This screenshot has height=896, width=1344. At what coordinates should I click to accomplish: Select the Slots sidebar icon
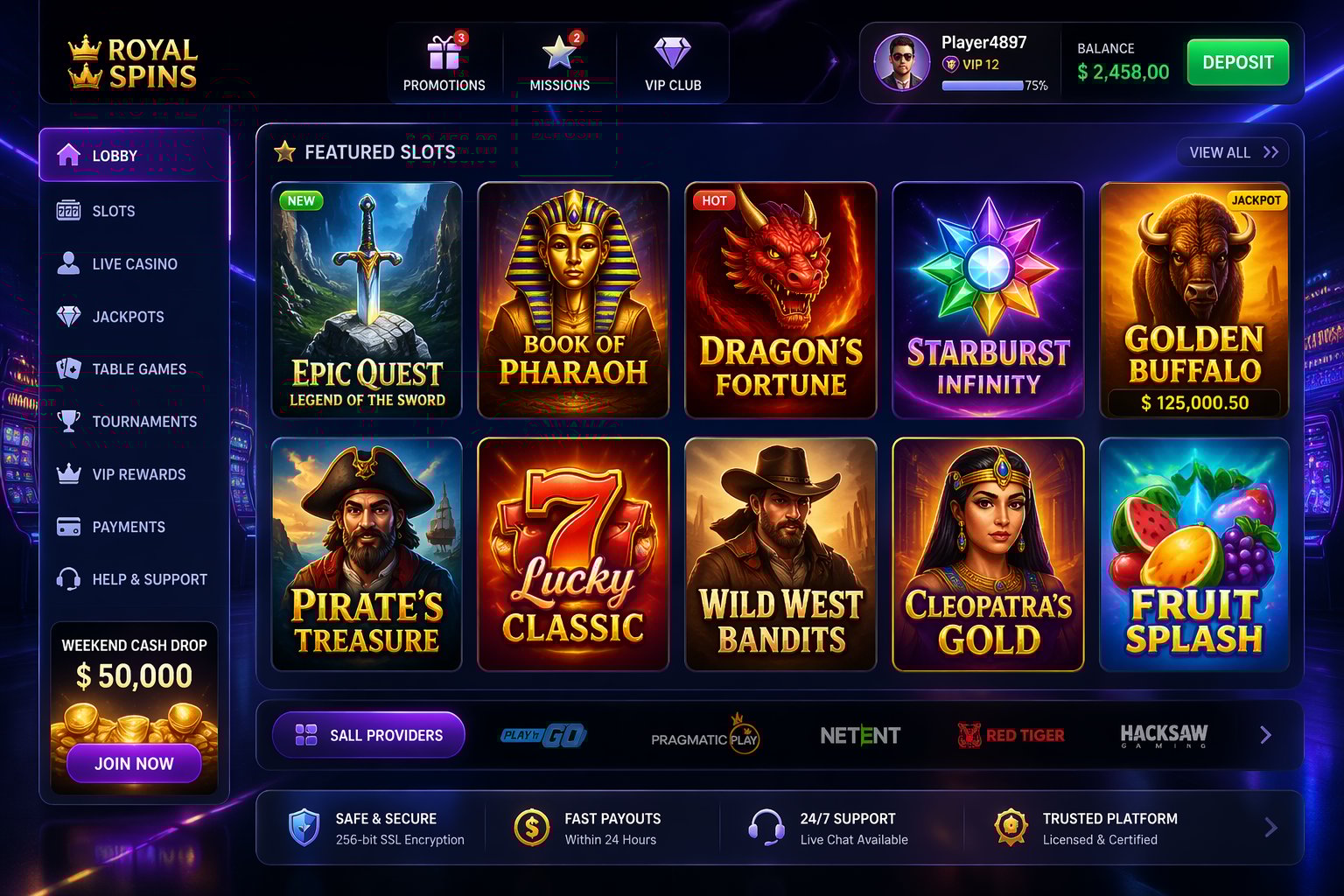(x=68, y=211)
